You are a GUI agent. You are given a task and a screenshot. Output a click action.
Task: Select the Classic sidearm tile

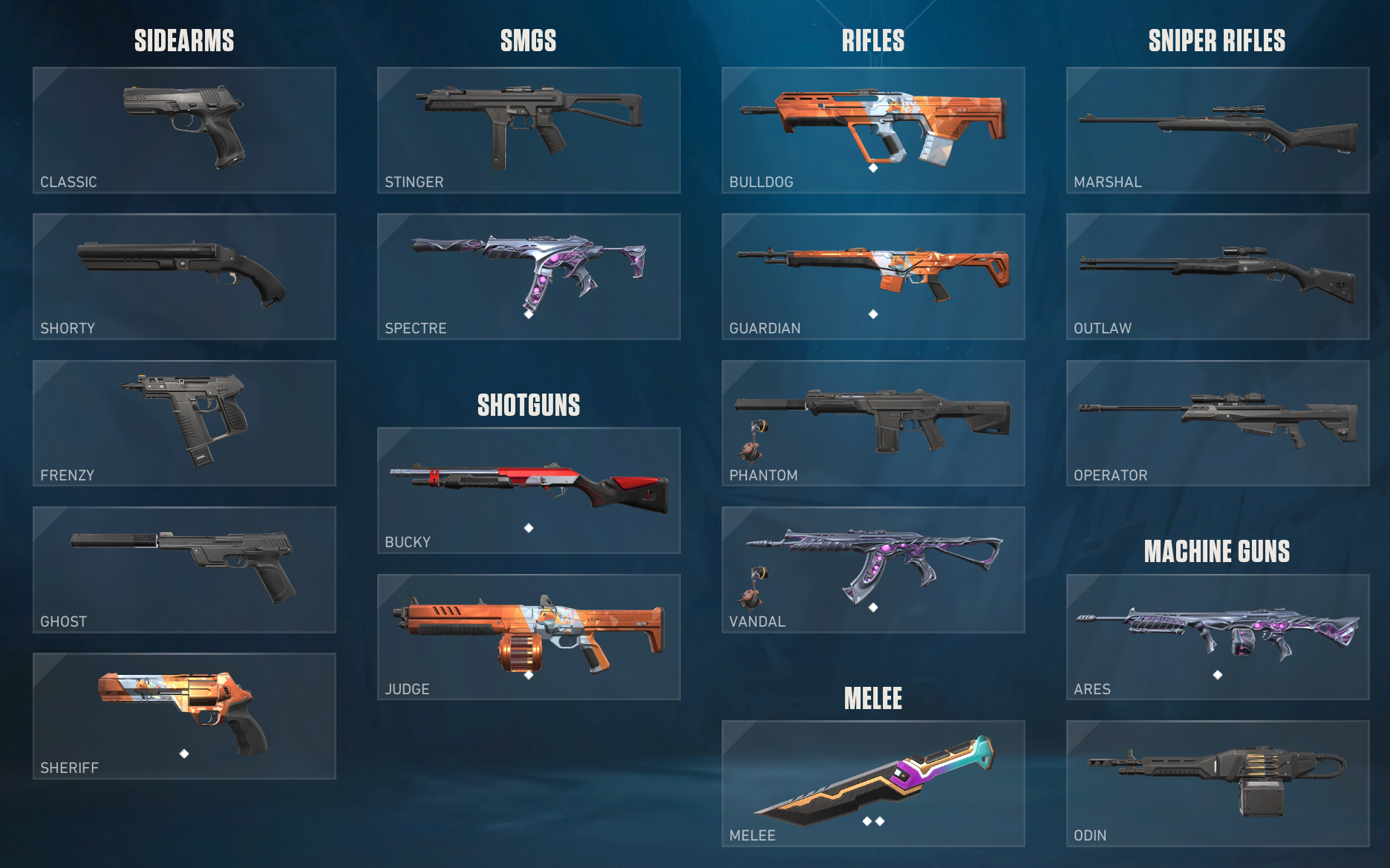point(184,130)
